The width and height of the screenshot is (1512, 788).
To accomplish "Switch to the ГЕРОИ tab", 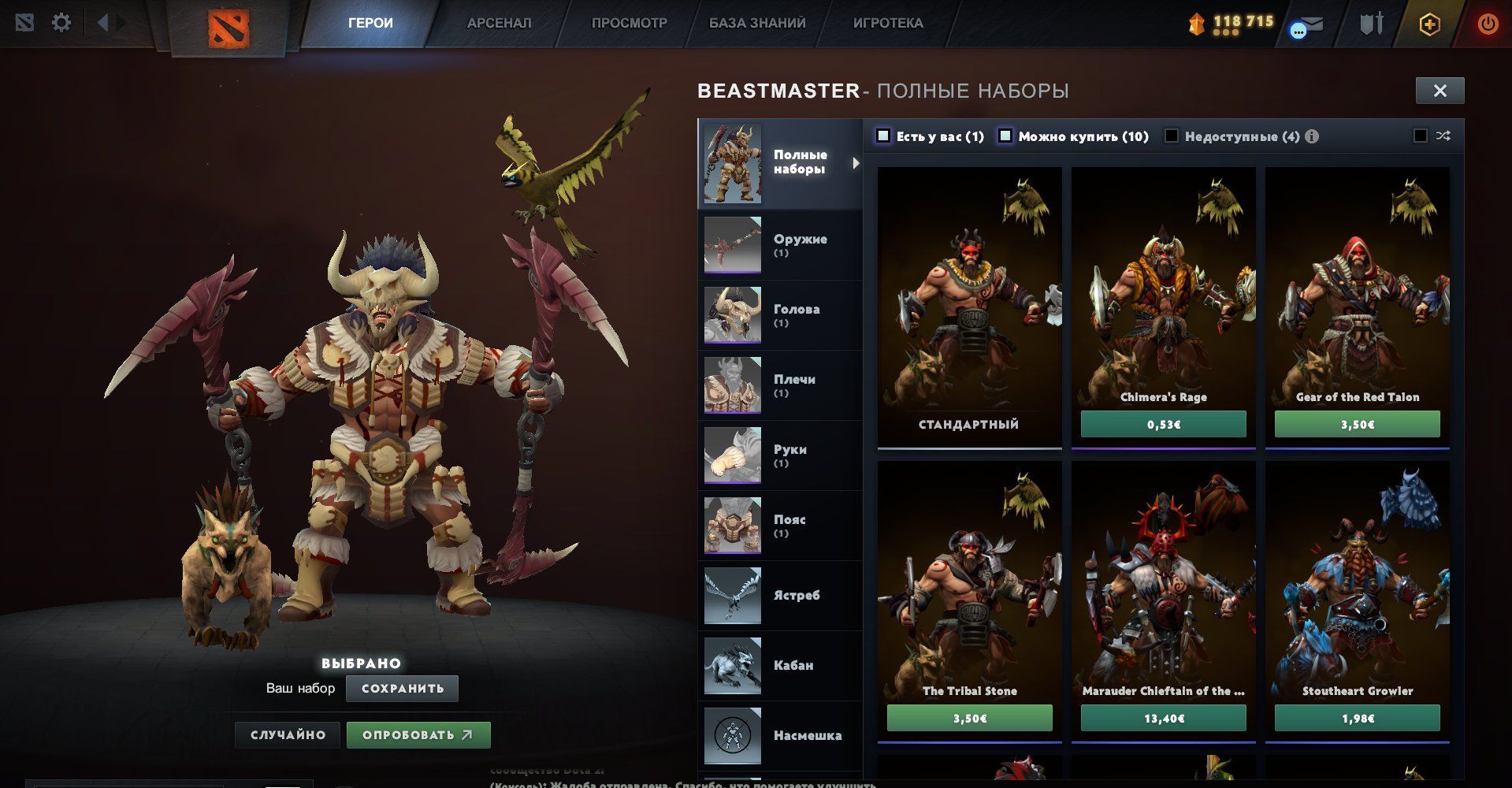I will 370,23.
